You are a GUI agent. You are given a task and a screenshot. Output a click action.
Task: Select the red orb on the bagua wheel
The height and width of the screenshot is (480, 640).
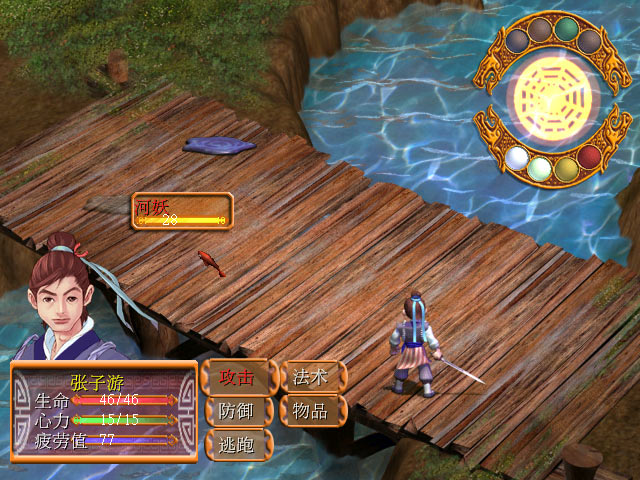click(590, 159)
